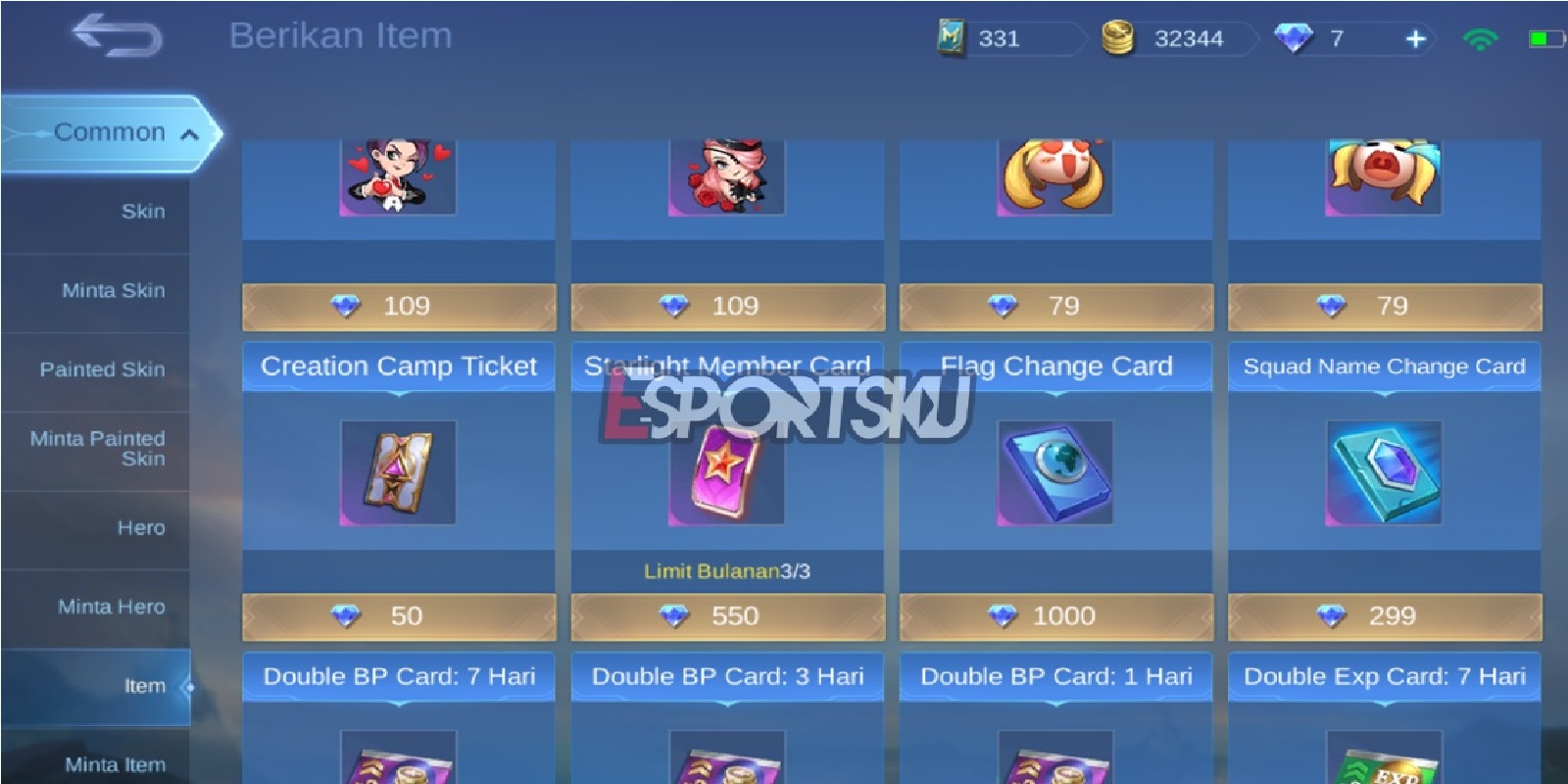Select the Squad Name Change Card icon
This screenshot has height=784, width=1568.
click(x=1384, y=473)
